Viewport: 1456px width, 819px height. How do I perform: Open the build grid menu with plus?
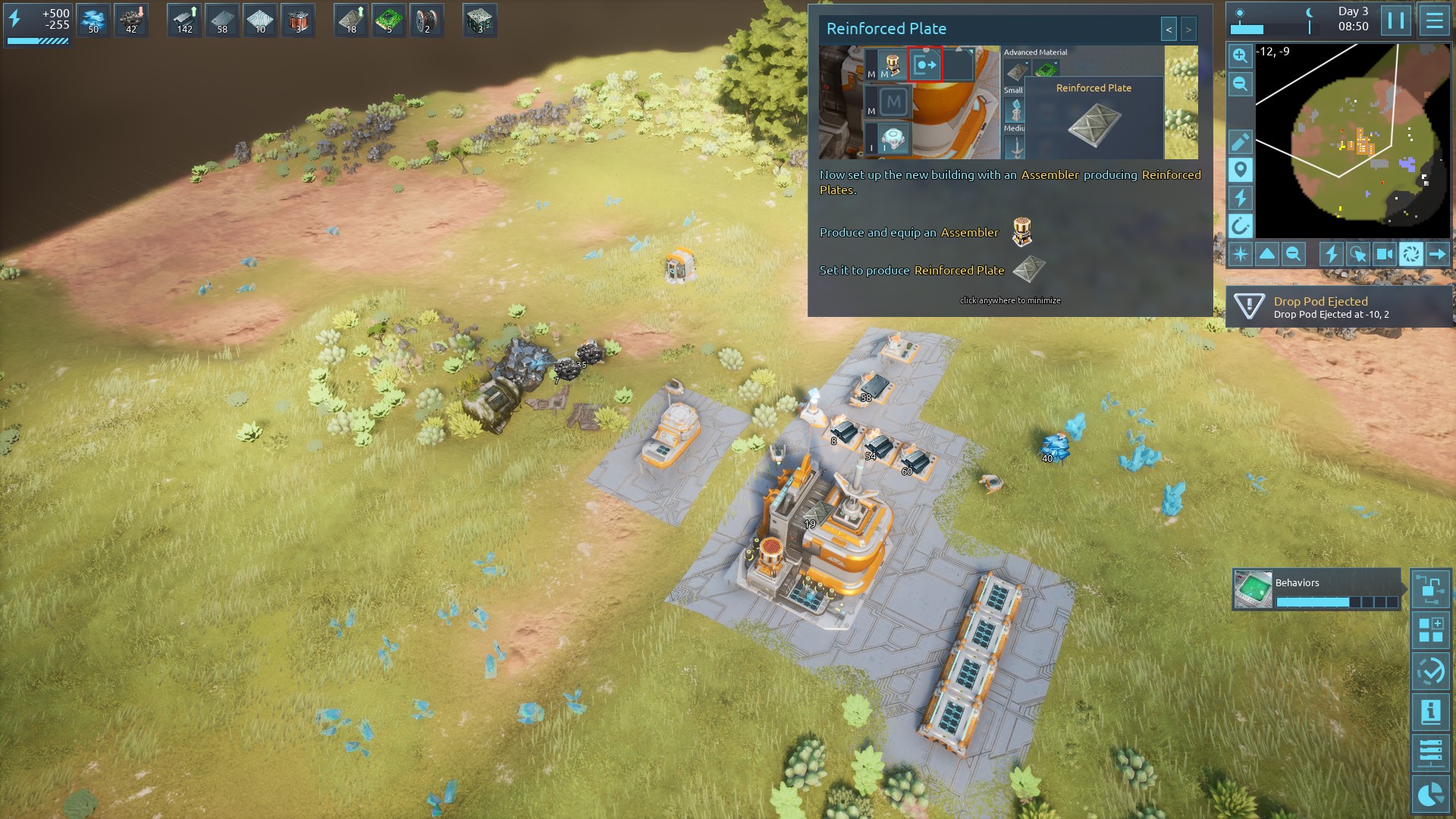1430,630
